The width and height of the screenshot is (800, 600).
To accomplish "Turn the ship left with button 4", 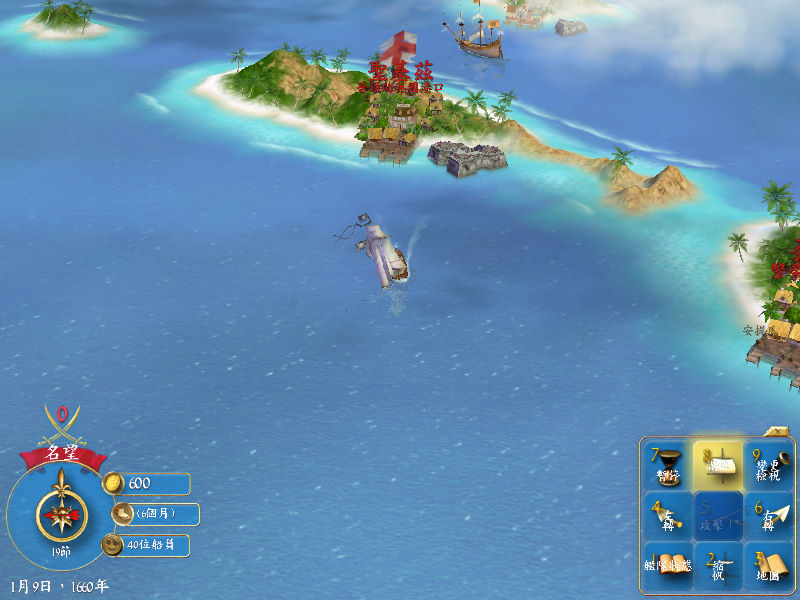I will pos(668,517).
